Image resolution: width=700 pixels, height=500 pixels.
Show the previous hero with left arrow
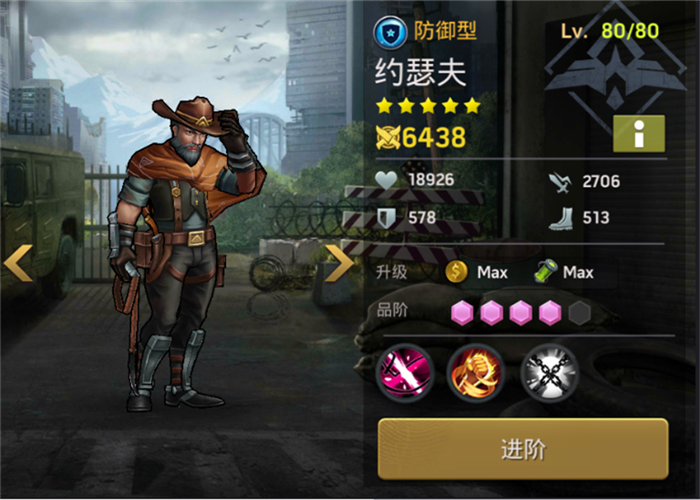click(x=18, y=262)
